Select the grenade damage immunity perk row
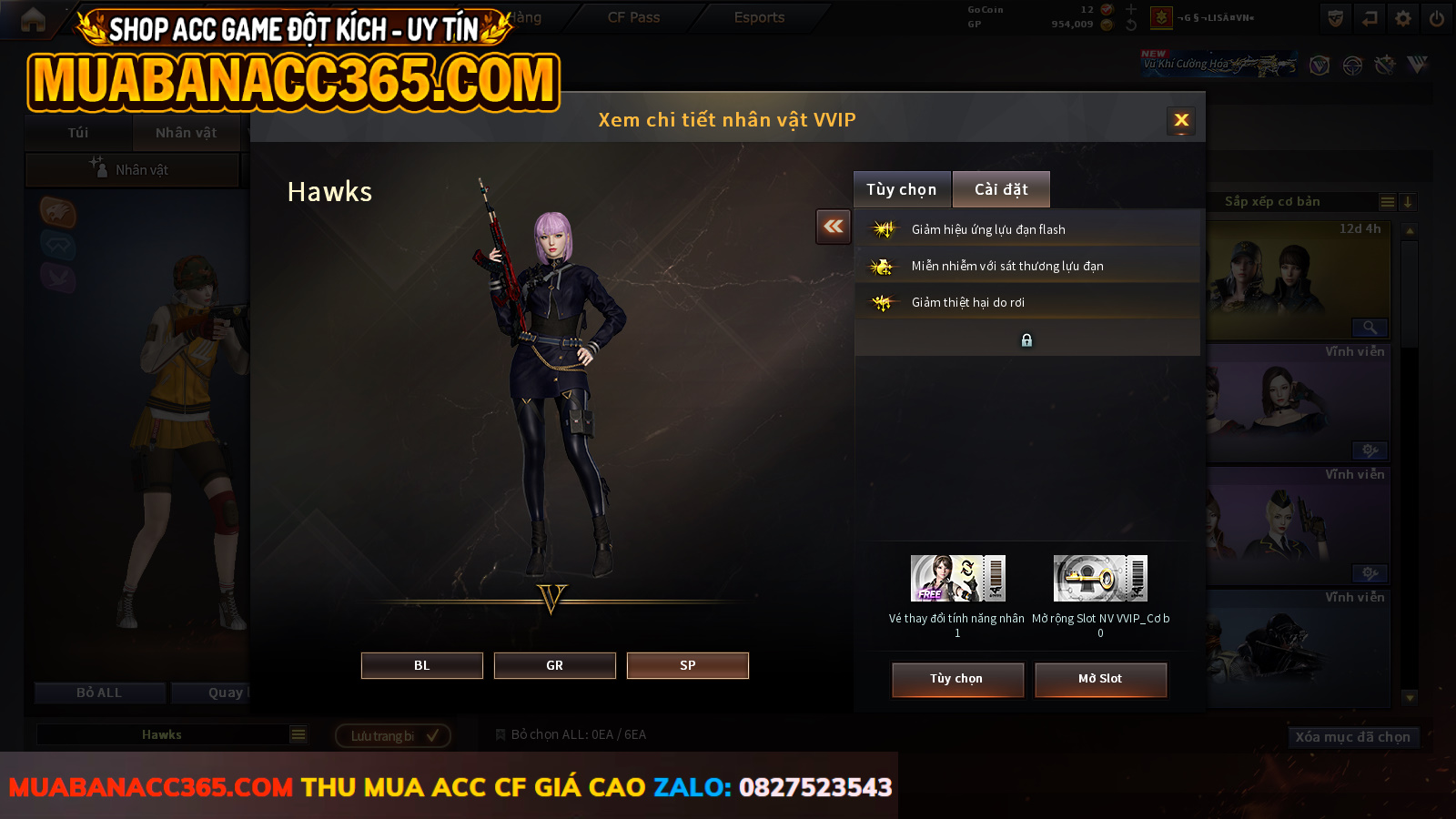 tap(1026, 266)
